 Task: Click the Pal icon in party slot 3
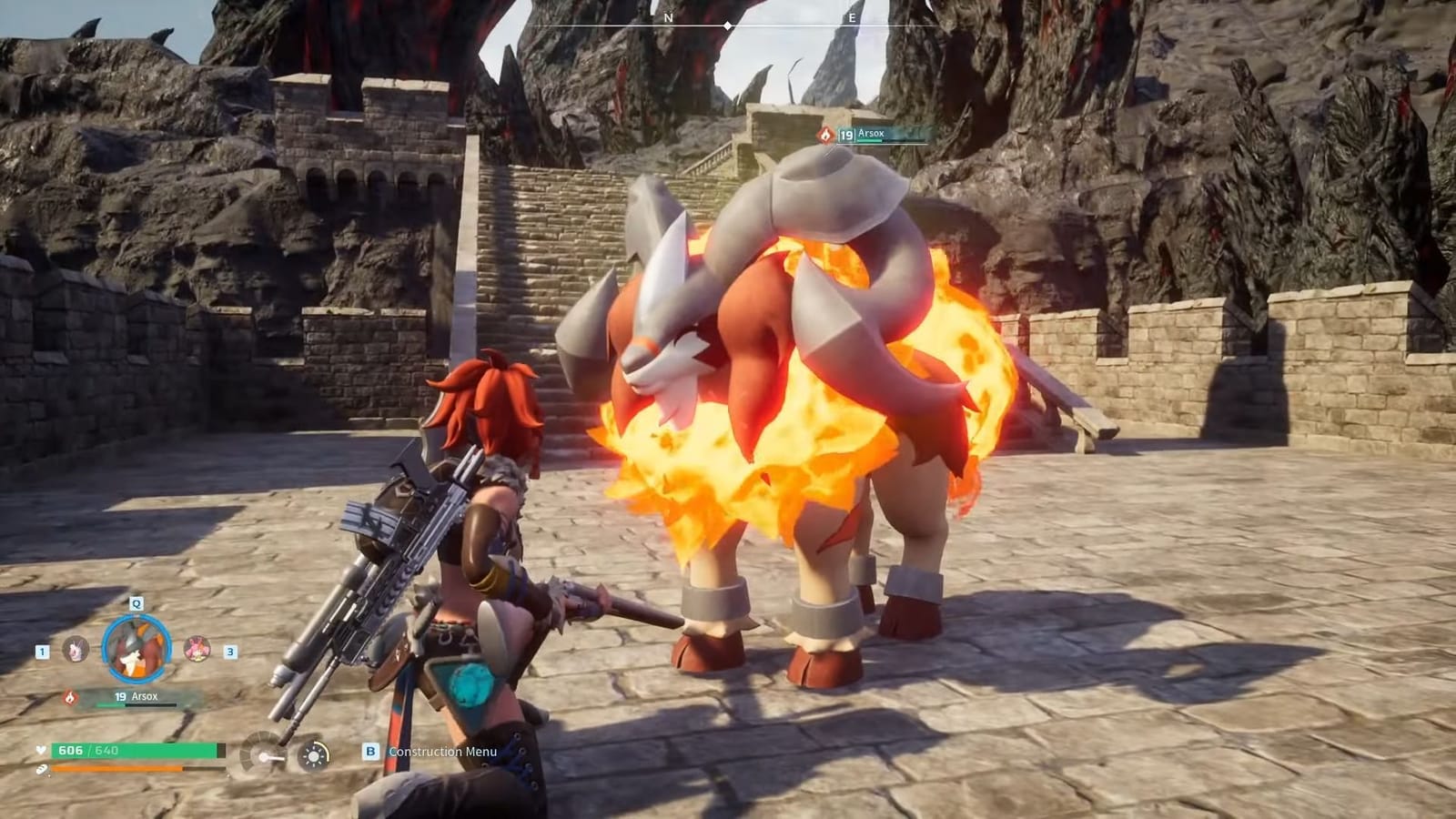(x=196, y=649)
